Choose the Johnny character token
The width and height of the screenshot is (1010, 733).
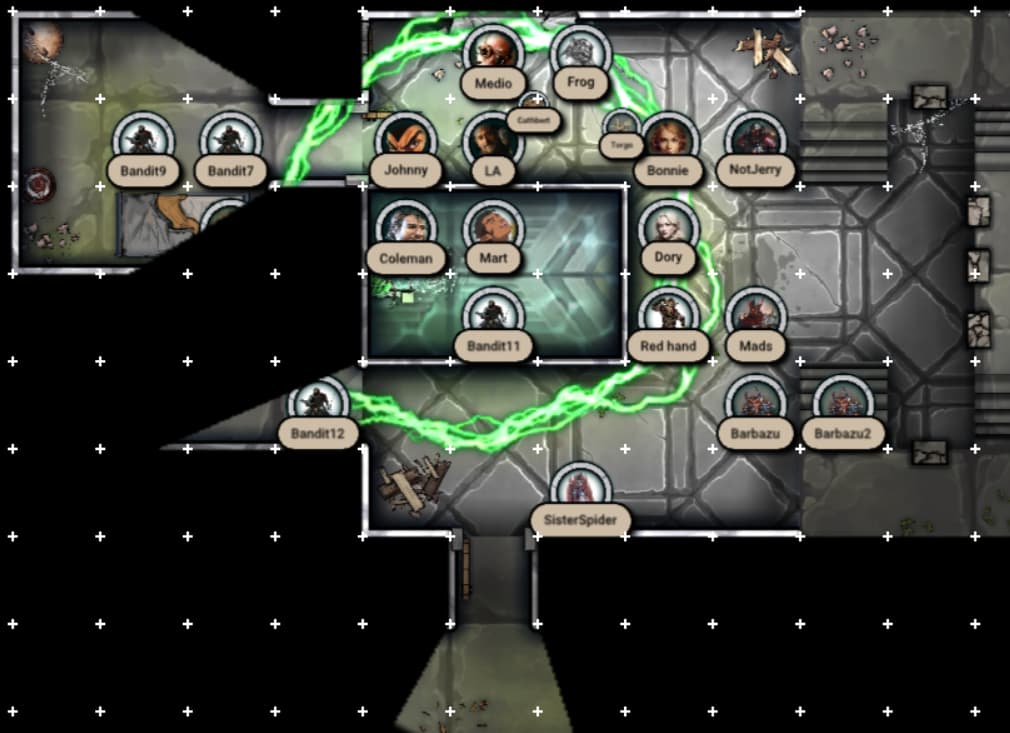click(x=406, y=140)
